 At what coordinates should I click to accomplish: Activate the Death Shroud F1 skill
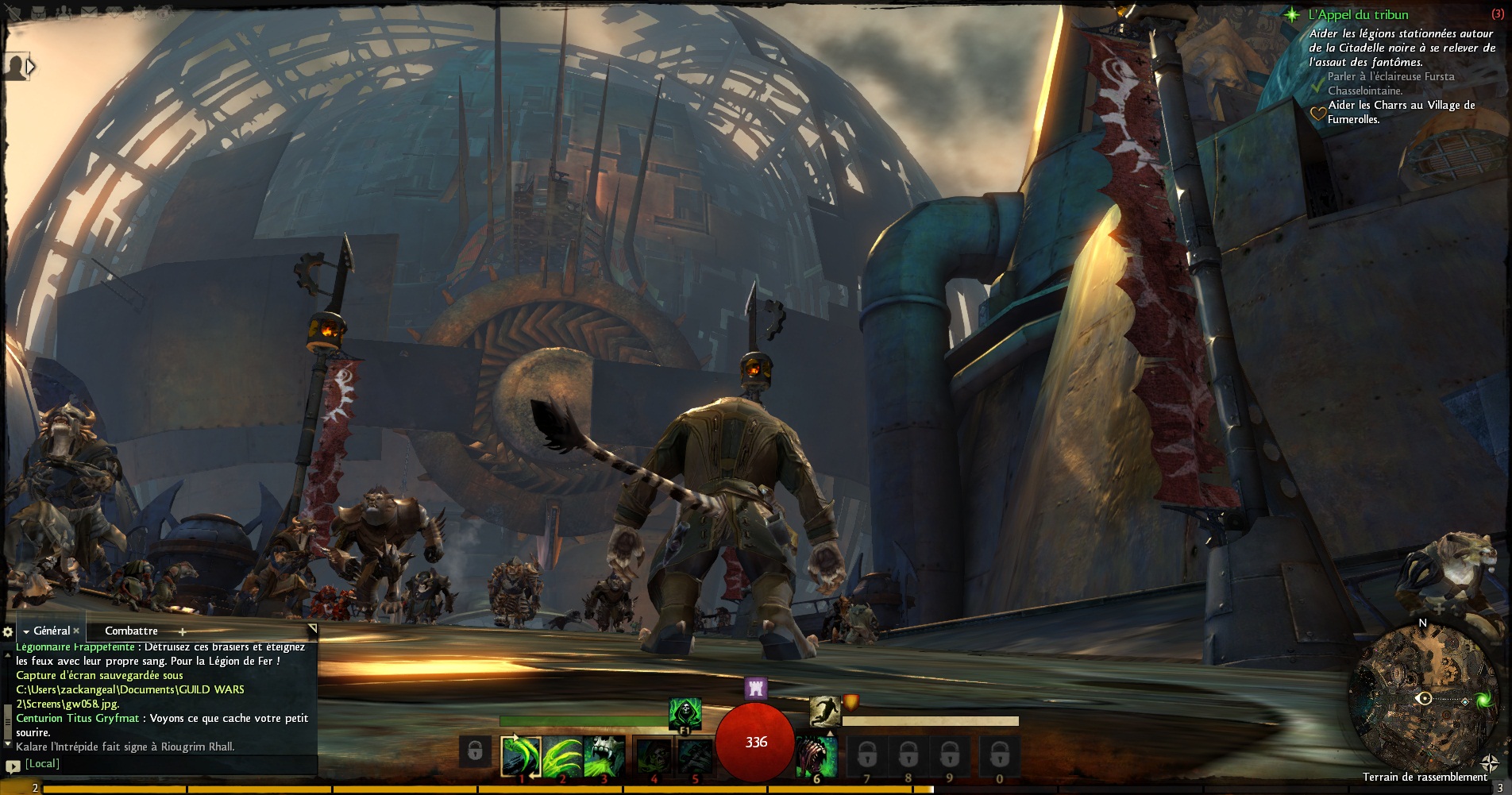(685, 713)
